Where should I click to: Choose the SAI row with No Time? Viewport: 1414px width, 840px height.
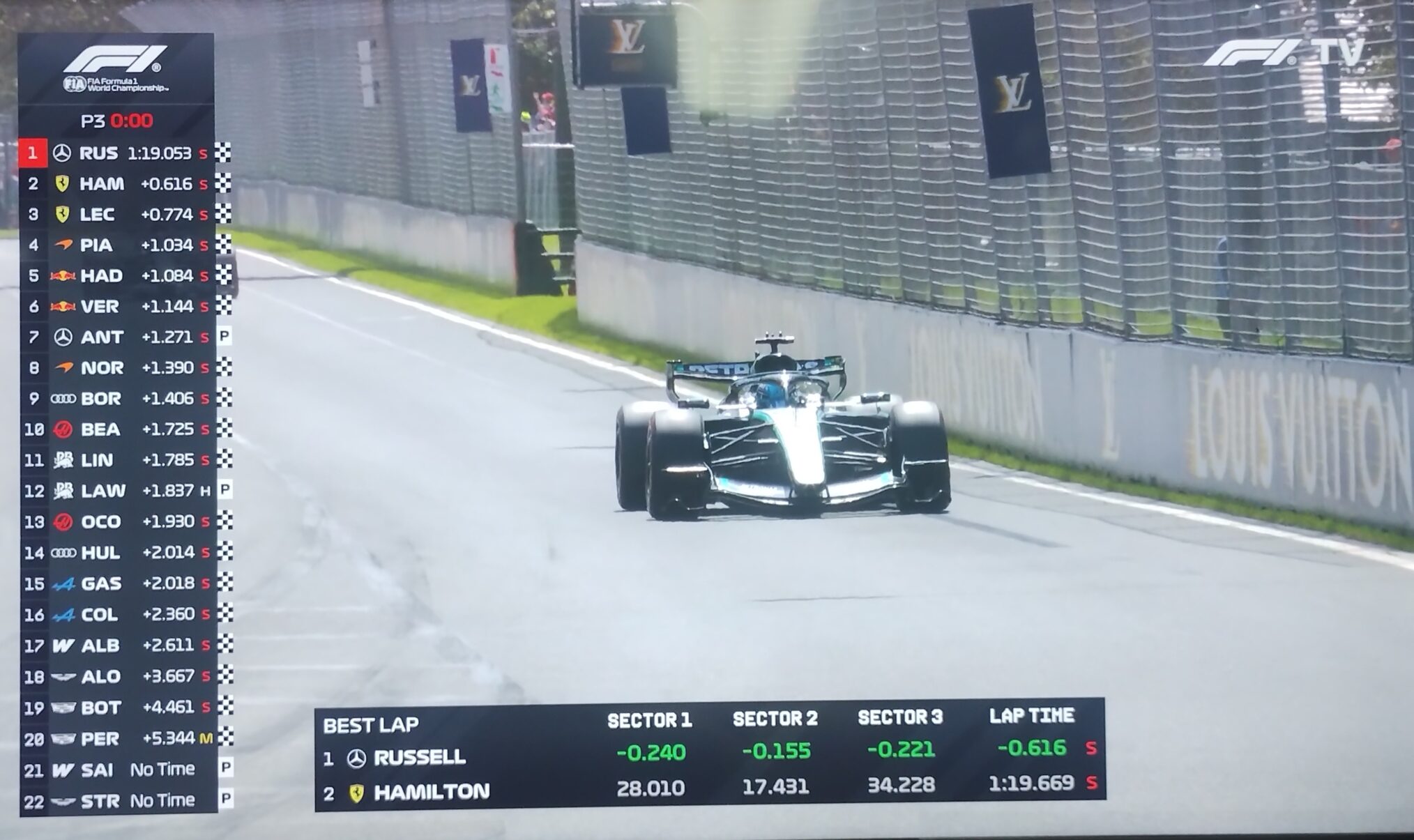point(119,770)
